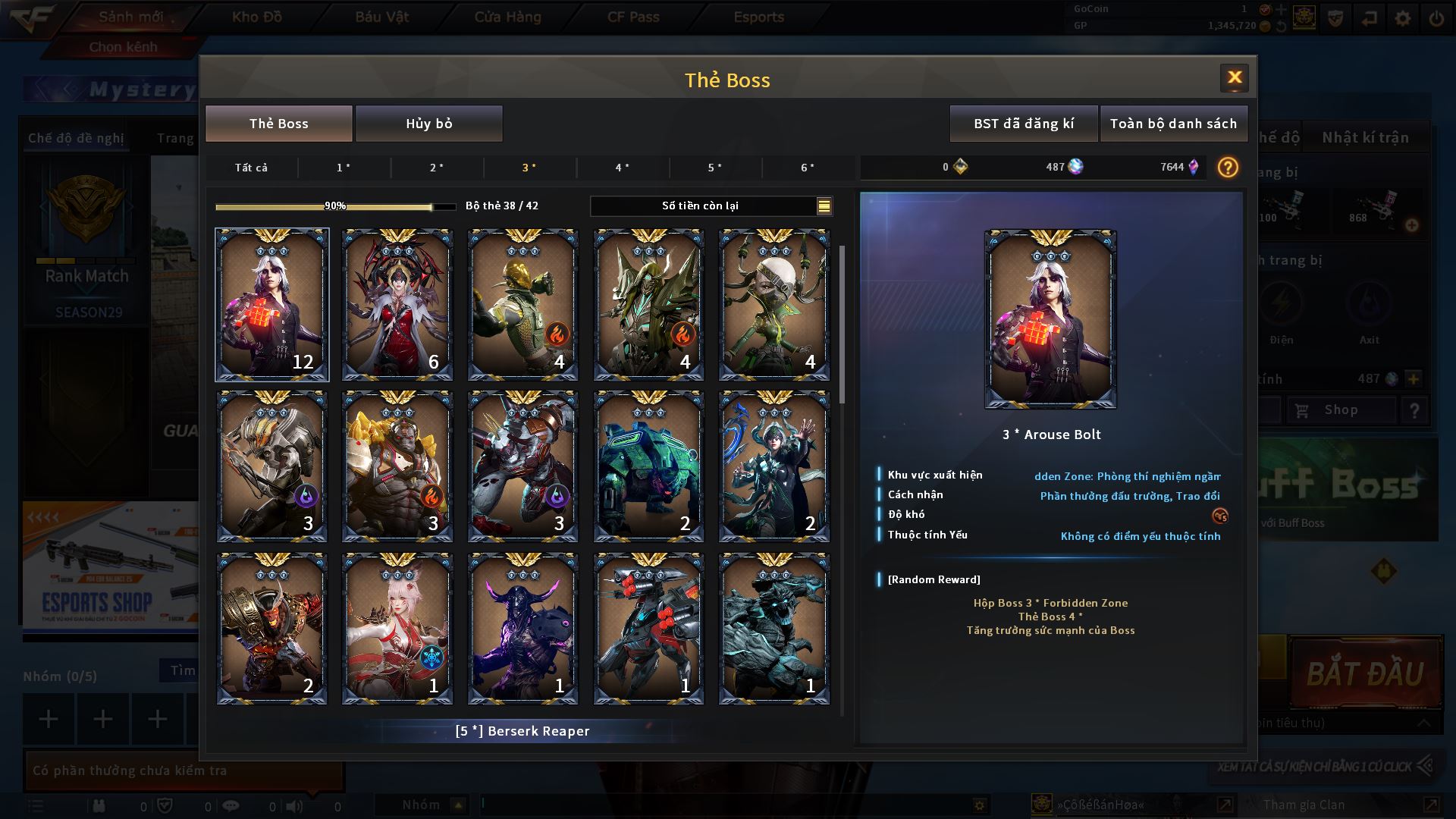Image resolution: width=1456 pixels, height=819 pixels.
Task: Open BST đã đăng kí list
Action: click(1024, 124)
